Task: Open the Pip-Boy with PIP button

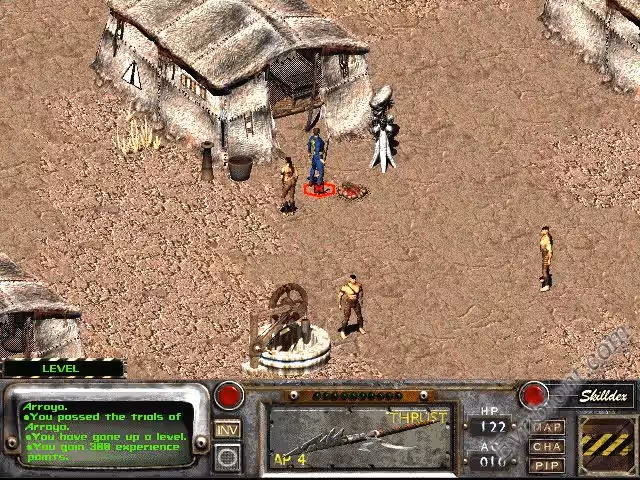Action: [x=547, y=465]
